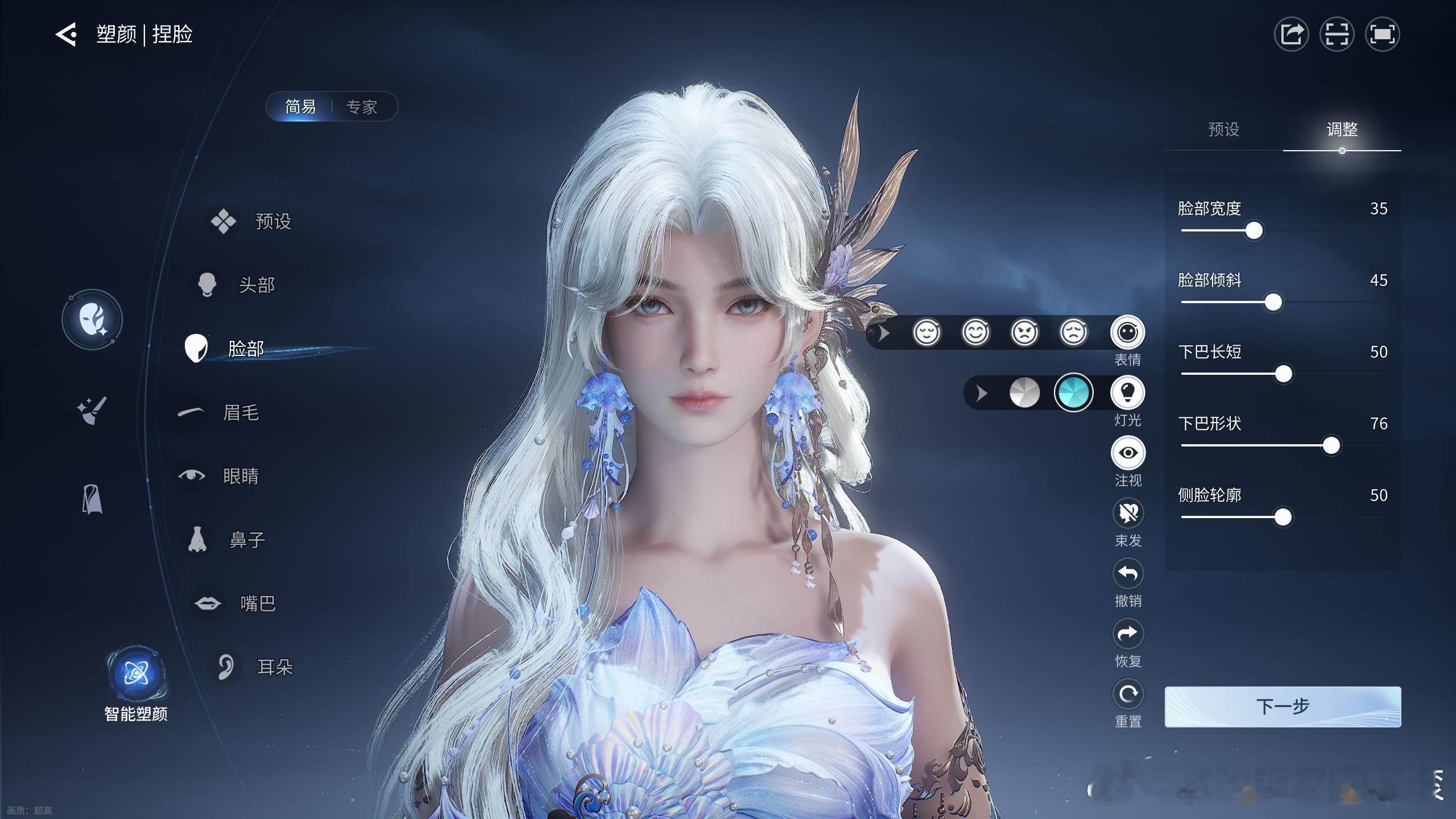Select the 鼻子 nose category
The image size is (1456, 819).
(246, 540)
